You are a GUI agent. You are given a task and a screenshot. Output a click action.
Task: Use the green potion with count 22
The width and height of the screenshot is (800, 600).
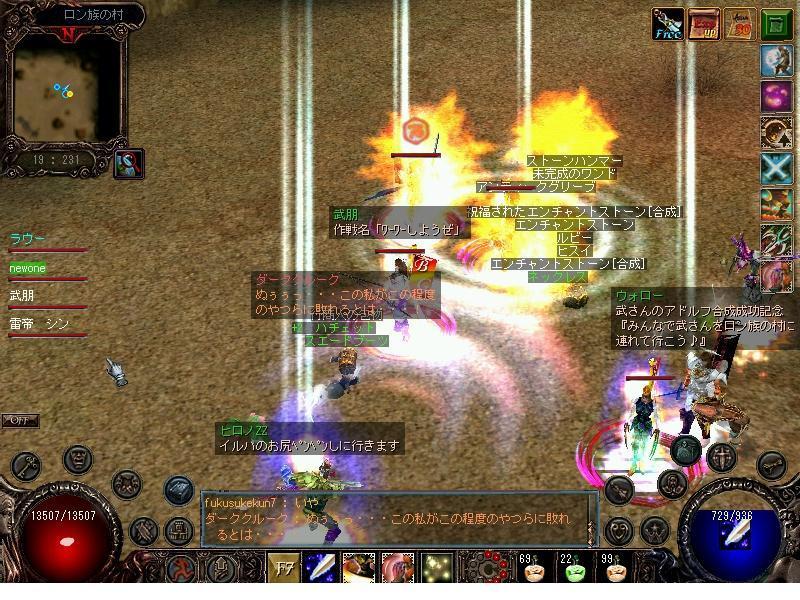pyautogui.click(x=572, y=570)
